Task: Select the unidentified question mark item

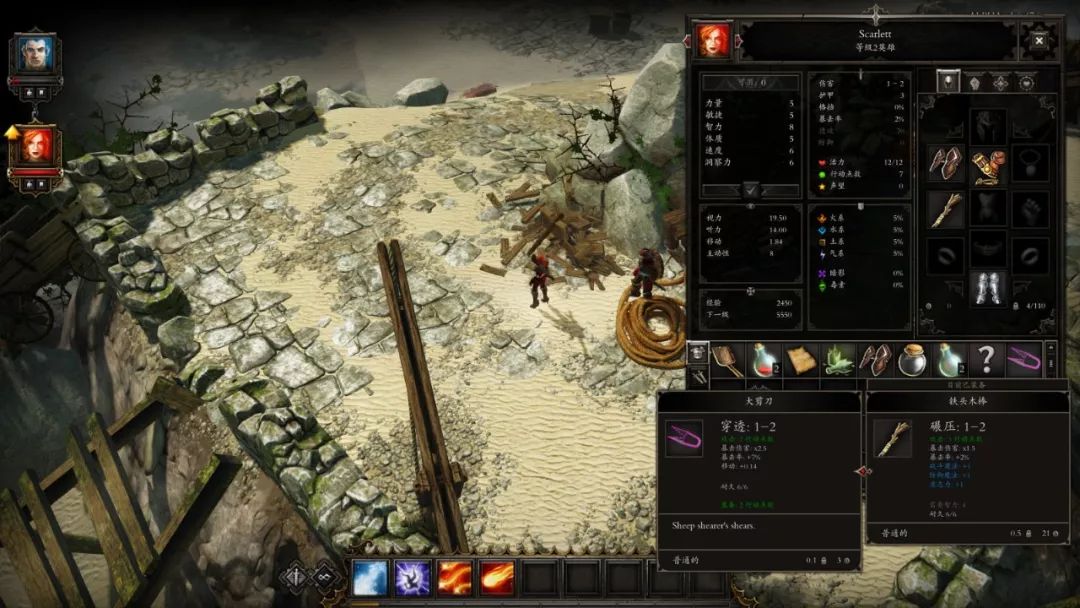Action: coord(986,359)
